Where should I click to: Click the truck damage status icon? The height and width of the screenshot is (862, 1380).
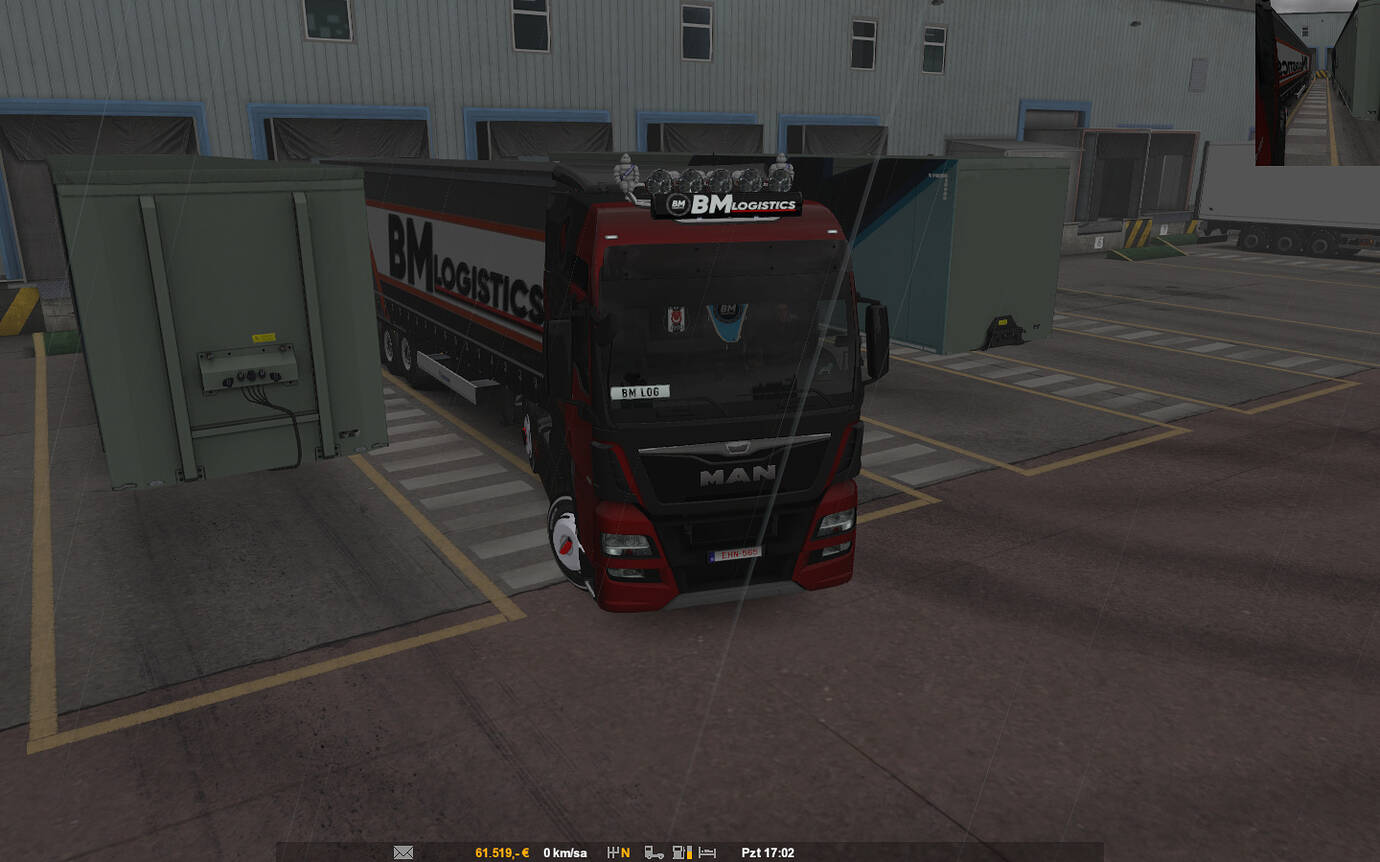click(x=654, y=853)
